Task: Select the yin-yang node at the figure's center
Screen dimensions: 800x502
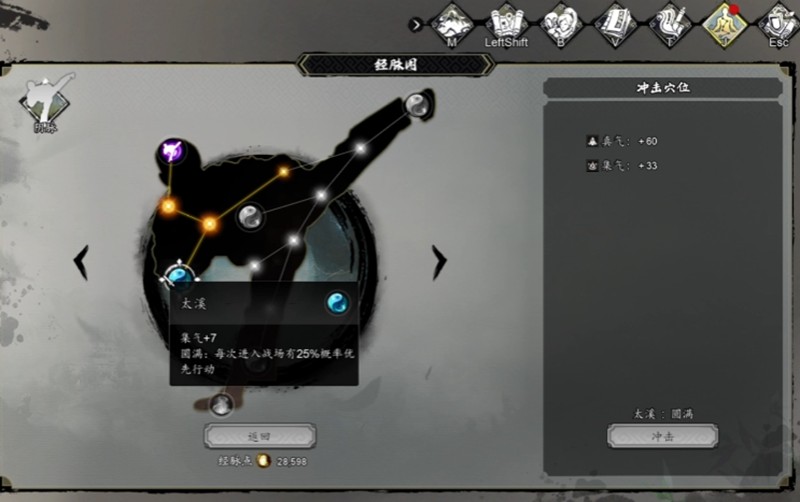Action: (x=250, y=214)
